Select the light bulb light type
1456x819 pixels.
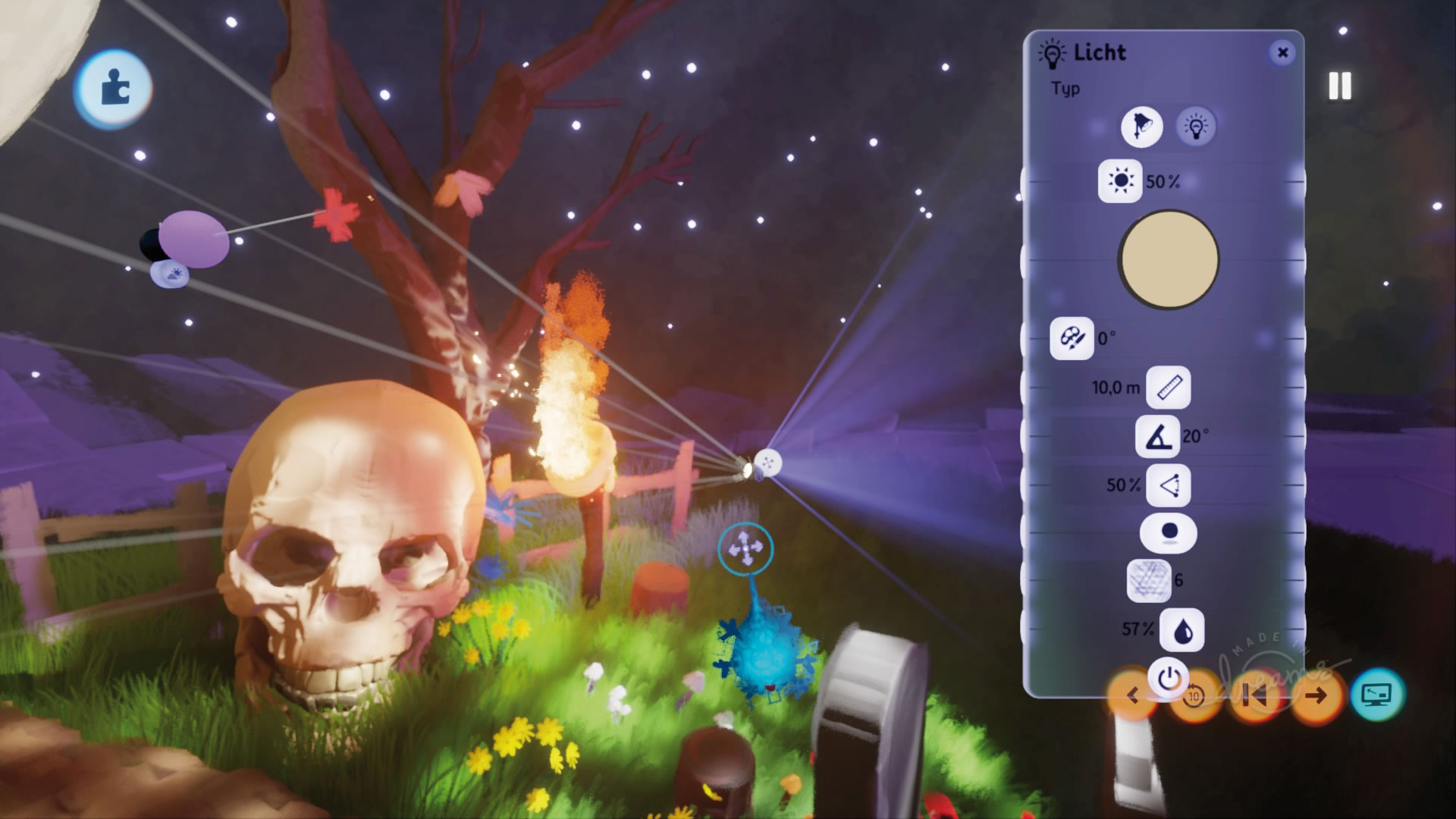(x=1196, y=126)
